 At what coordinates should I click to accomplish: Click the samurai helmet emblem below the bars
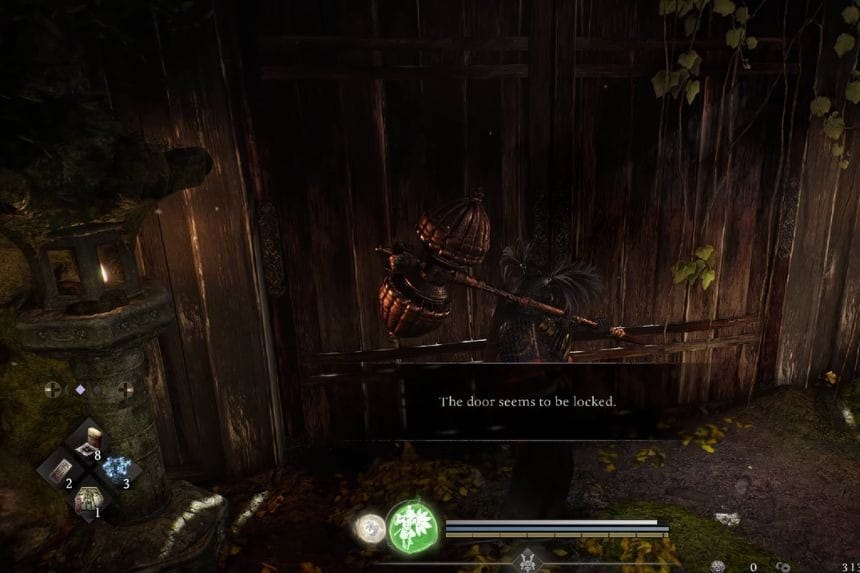[x=527, y=562]
